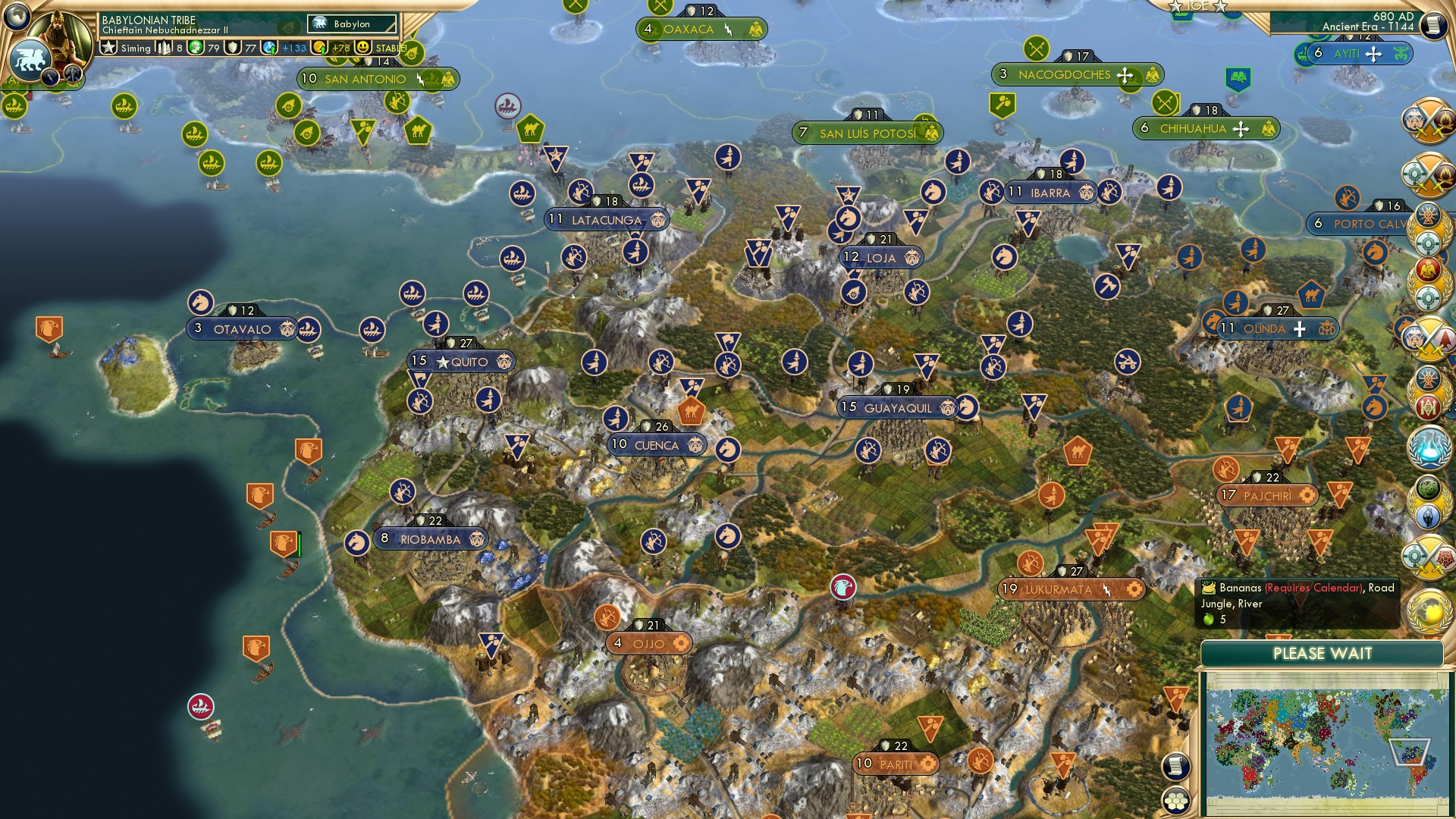This screenshot has width=1456, height=819.
Task: Select the Siming star policy icon
Action: (108, 48)
